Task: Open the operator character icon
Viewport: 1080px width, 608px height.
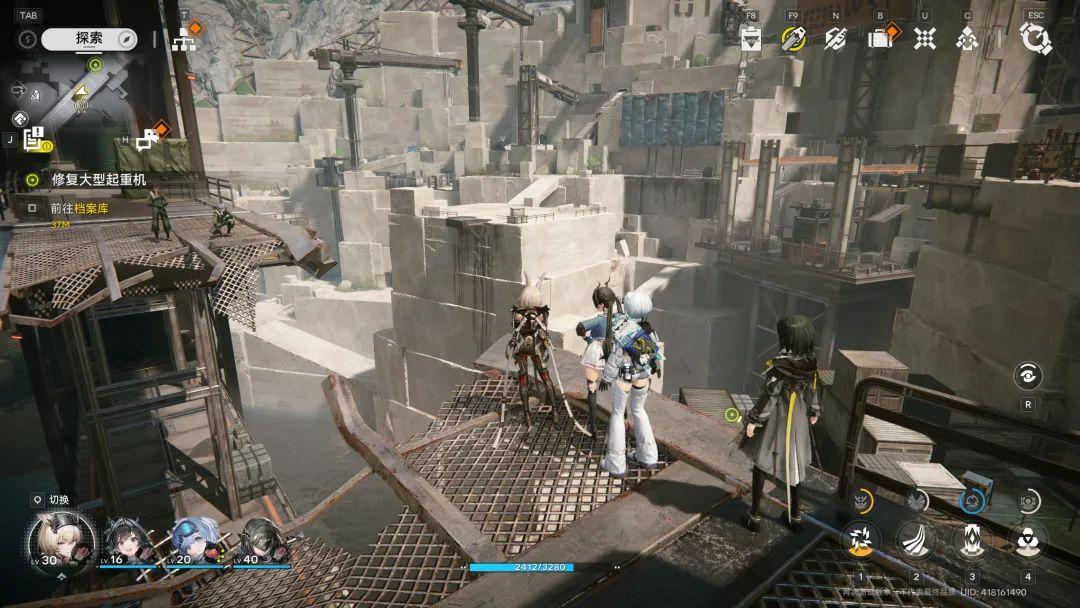Action: tap(966, 38)
